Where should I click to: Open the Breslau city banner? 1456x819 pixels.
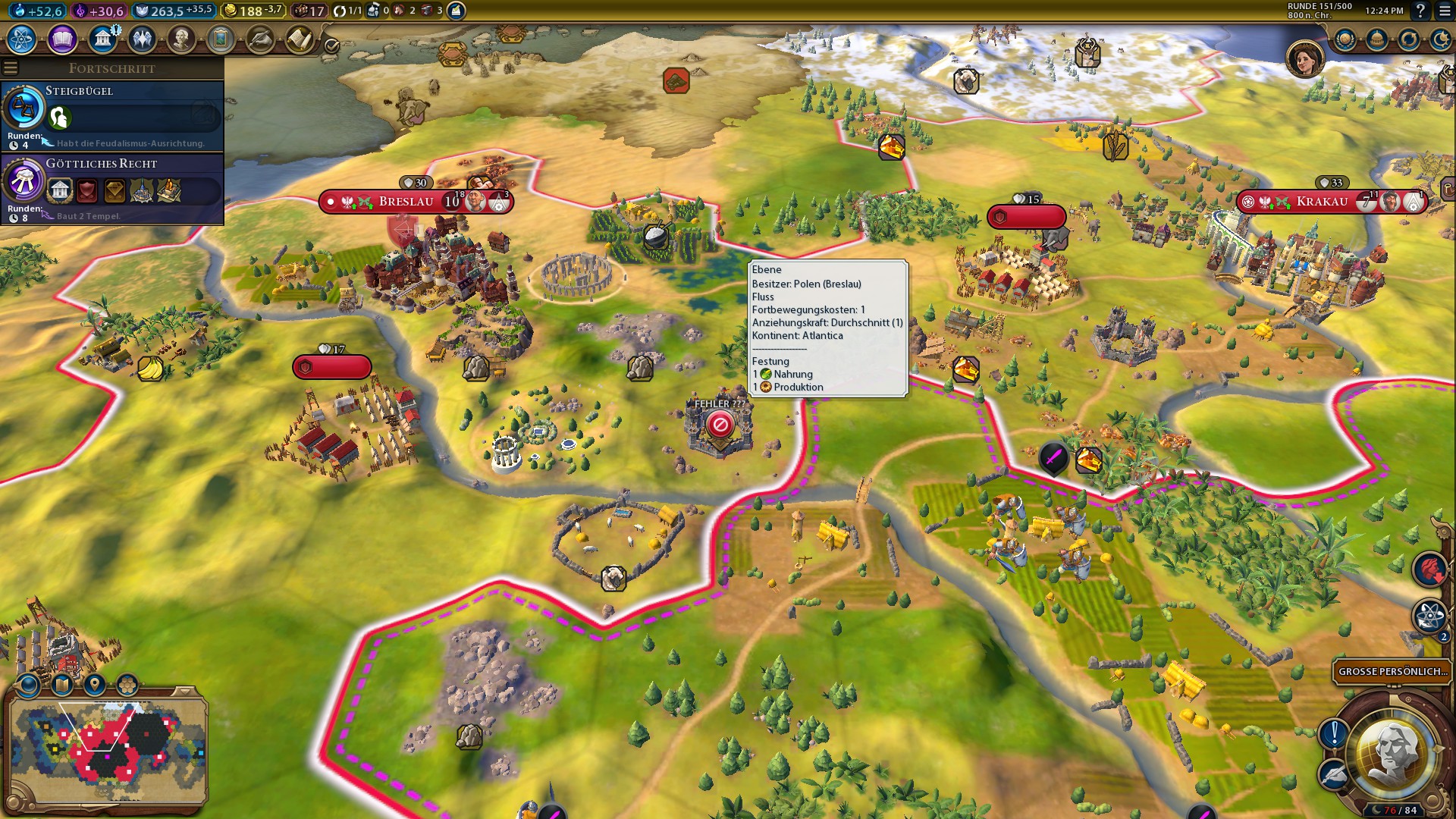[406, 202]
